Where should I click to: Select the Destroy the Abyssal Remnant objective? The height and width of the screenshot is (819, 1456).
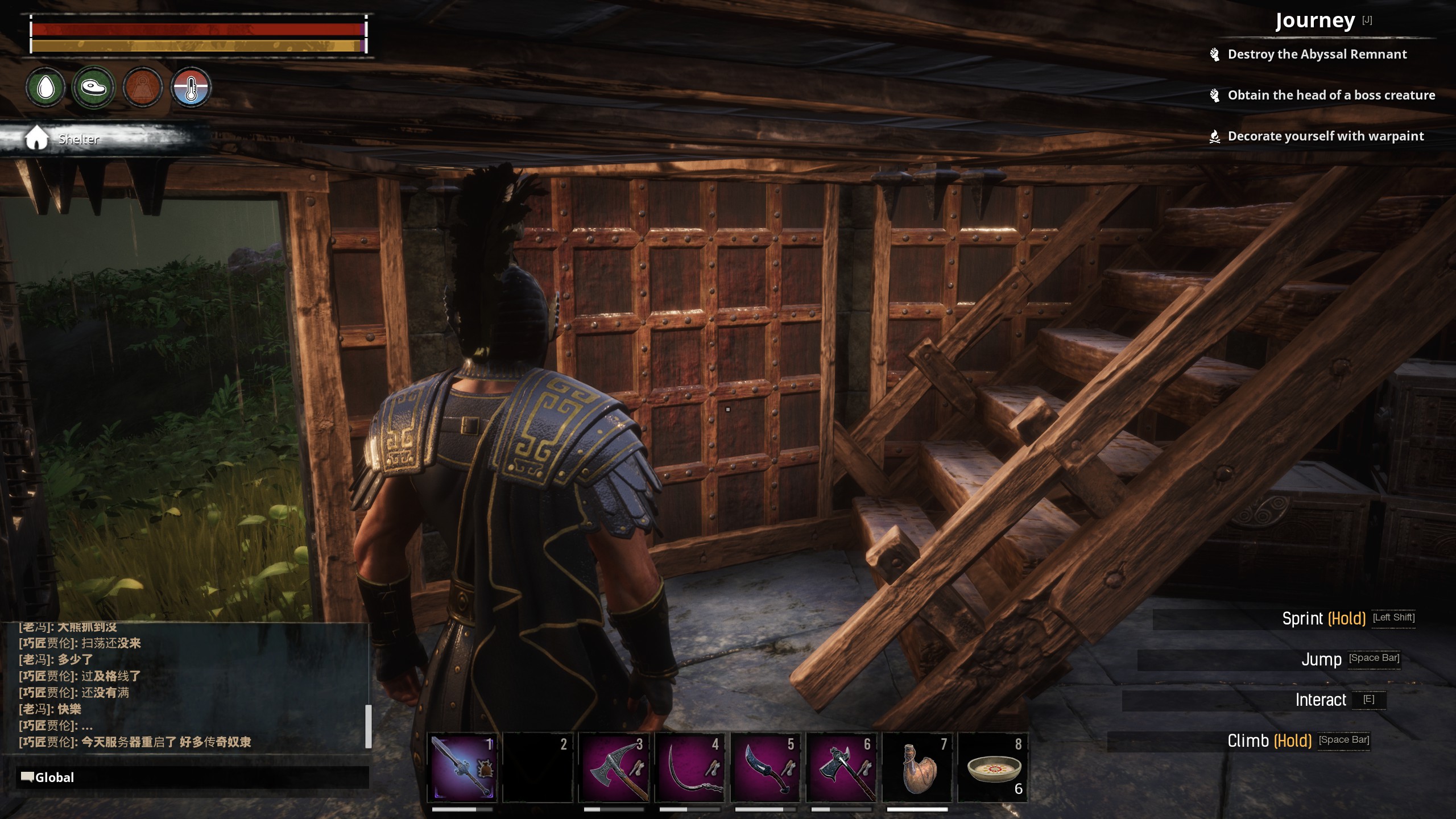point(1317,55)
